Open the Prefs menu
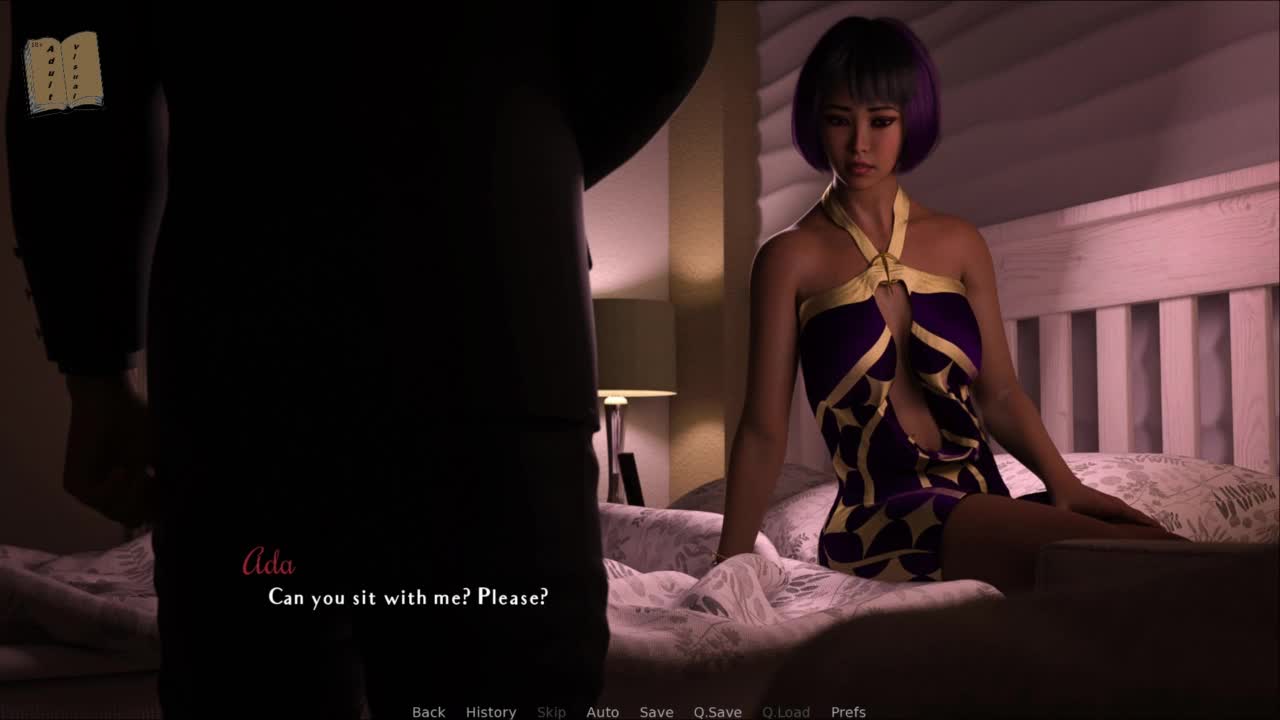This screenshot has width=1280, height=720. click(848, 712)
